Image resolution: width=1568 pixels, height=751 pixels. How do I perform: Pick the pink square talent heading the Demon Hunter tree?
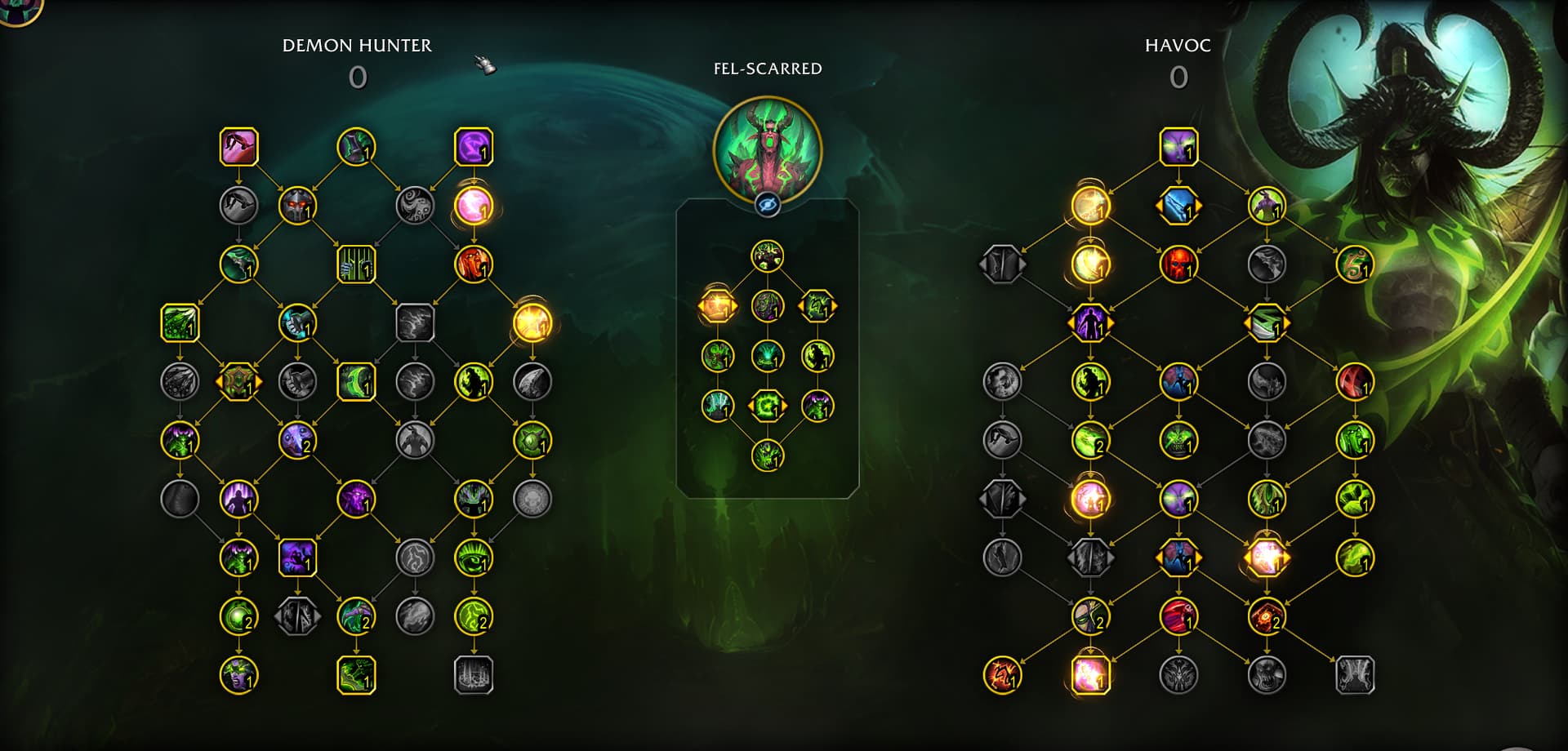pyautogui.click(x=239, y=147)
